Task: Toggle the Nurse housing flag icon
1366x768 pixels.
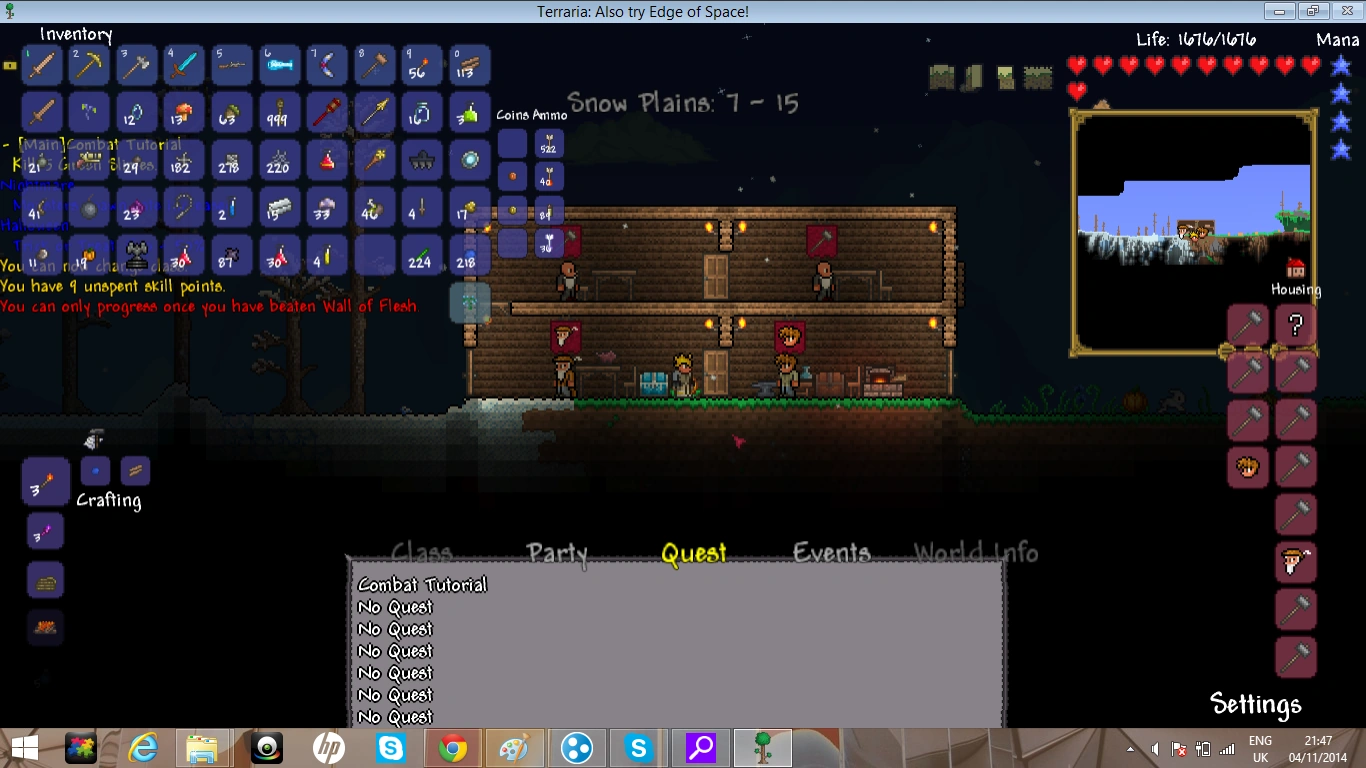Action: (x=1247, y=467)
